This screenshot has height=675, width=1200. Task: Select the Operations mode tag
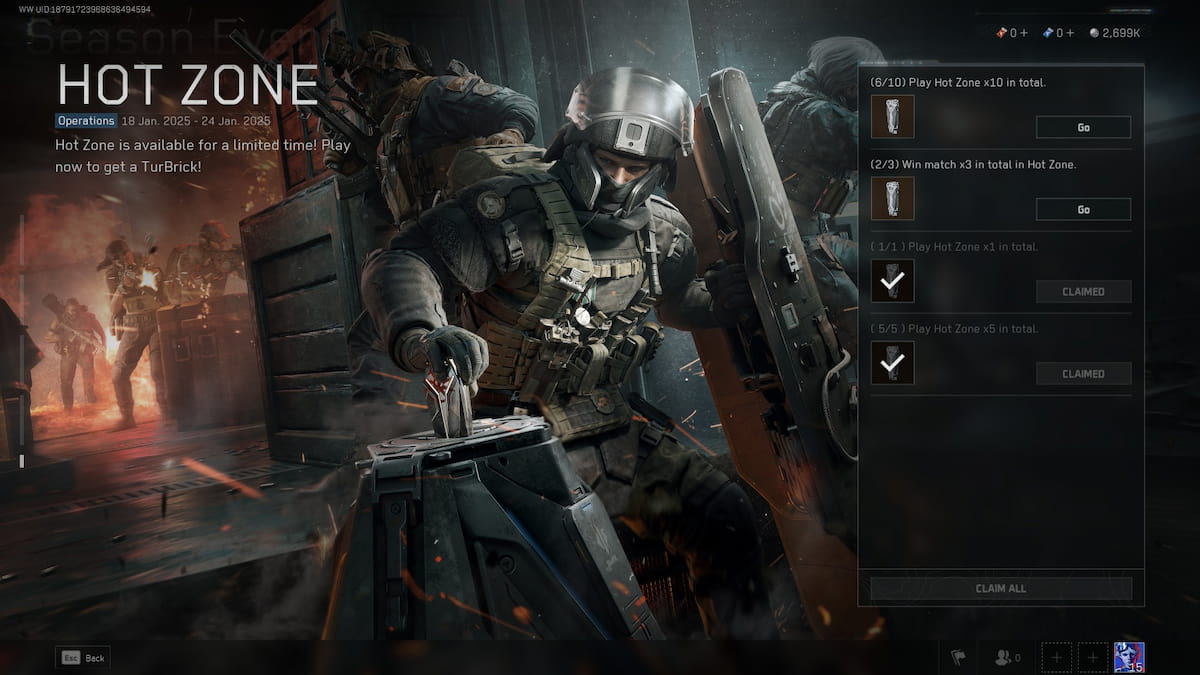click(x=86, y=120)
